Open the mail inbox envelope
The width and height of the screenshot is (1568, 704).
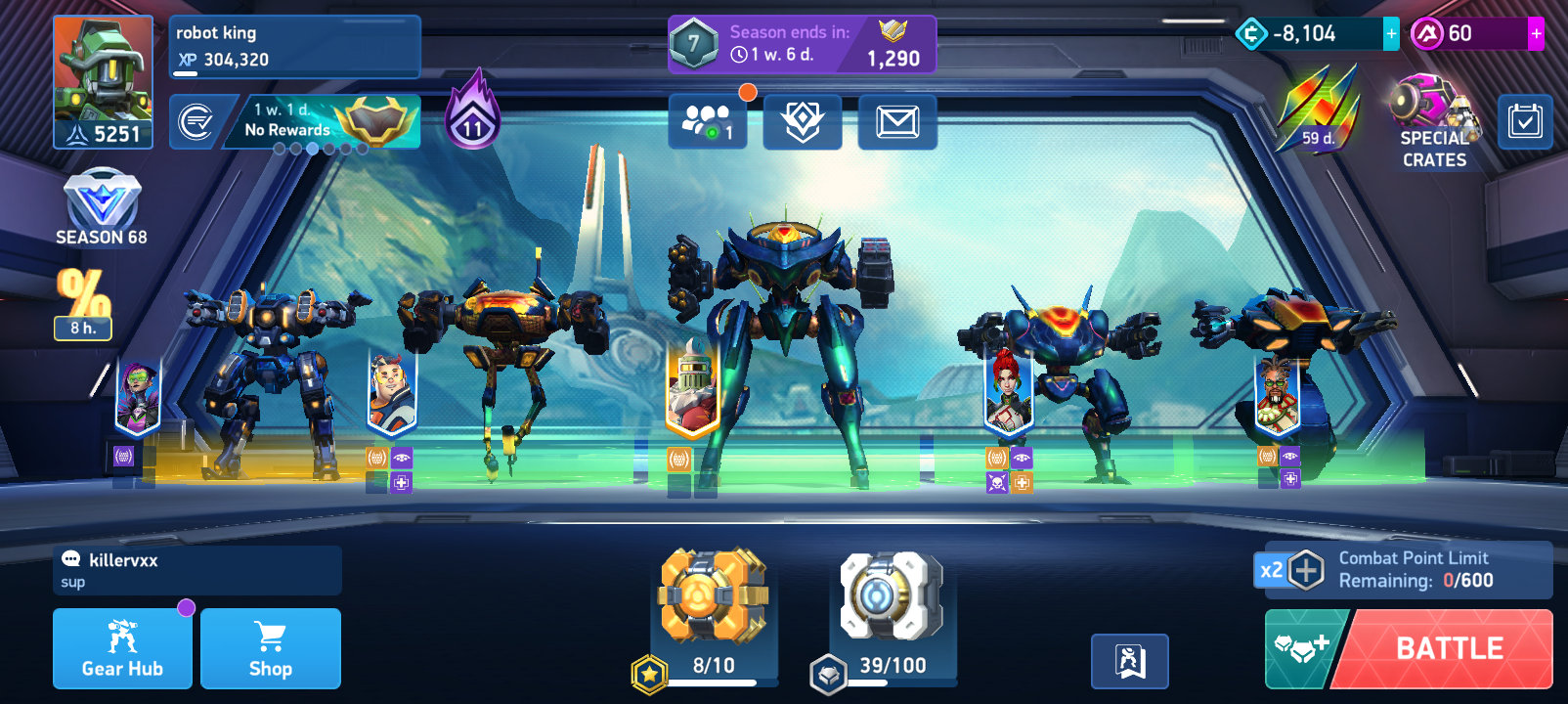pyautogui.click(x=897, y=122)
